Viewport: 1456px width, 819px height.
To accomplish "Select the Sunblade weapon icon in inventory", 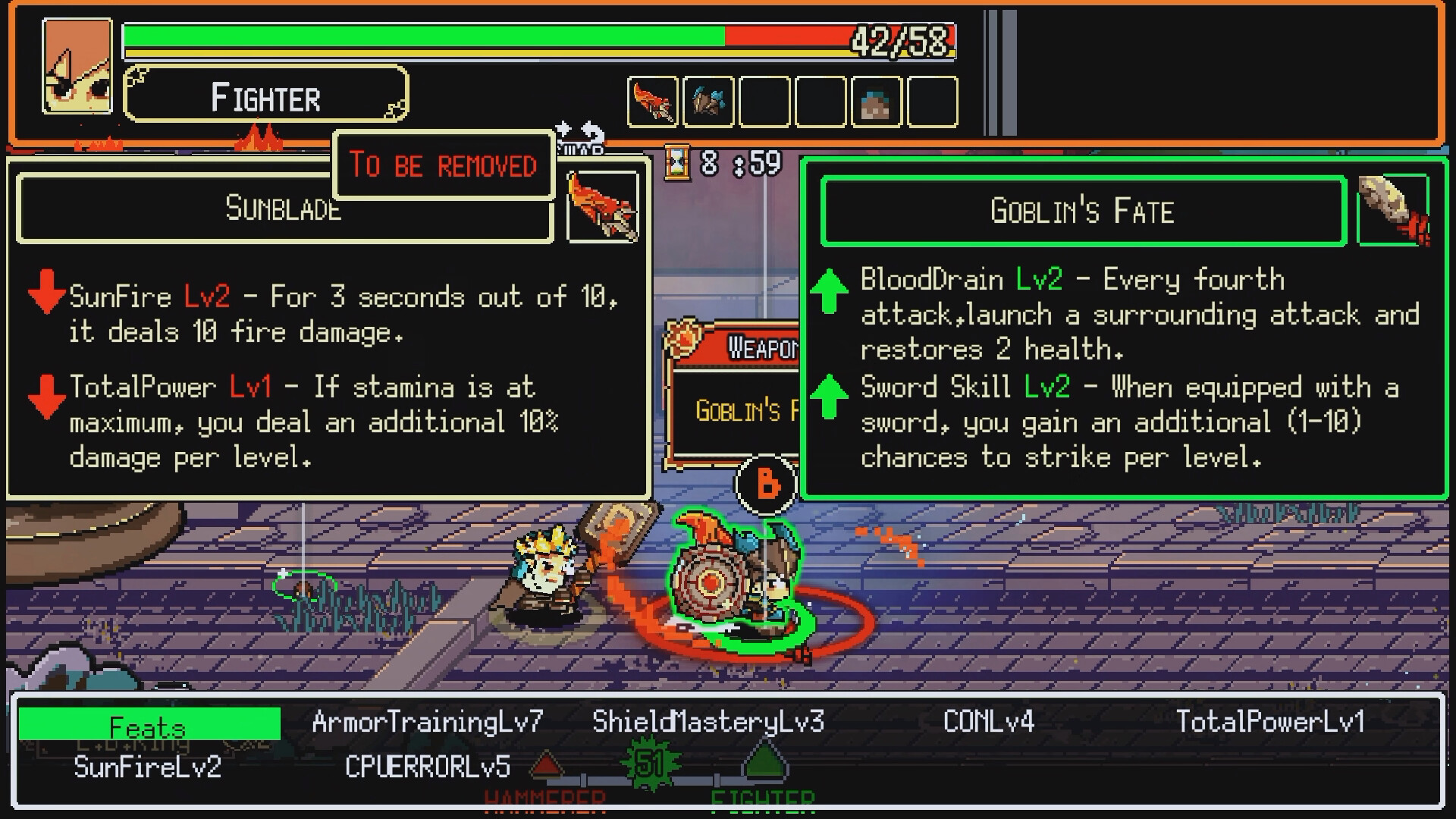I will click(652, 101).
